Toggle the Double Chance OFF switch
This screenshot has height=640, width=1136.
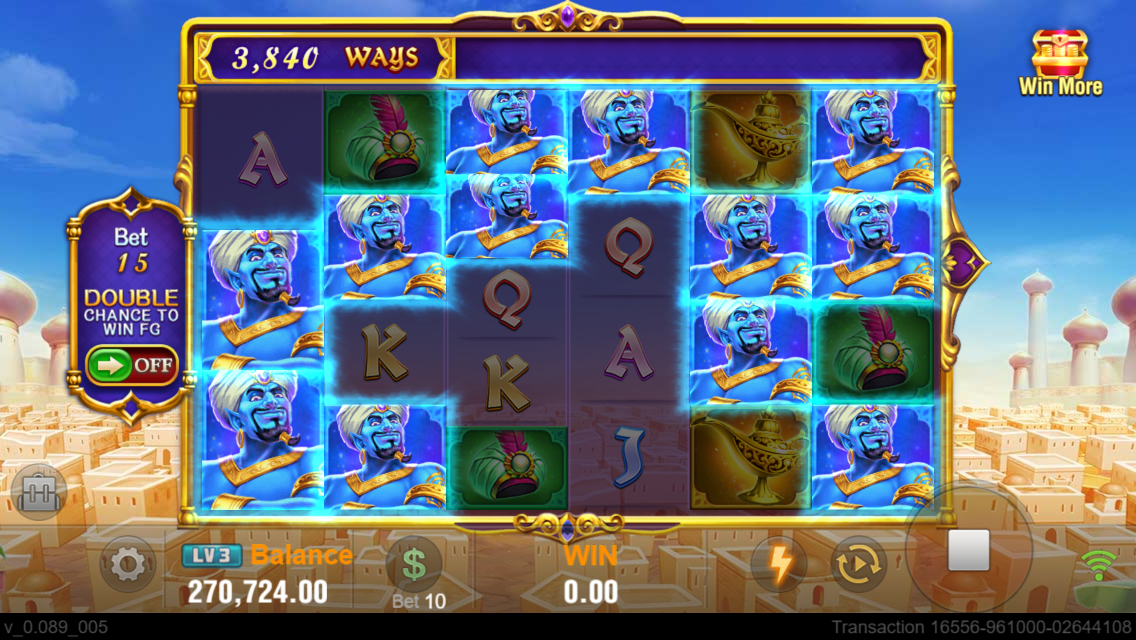click(132, 365)
